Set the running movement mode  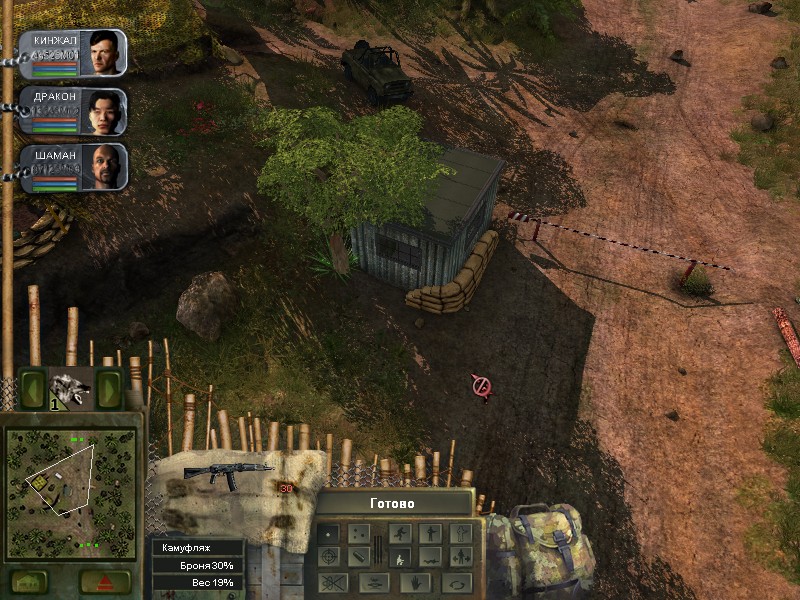pyautogui.click(x=400, y=533)
